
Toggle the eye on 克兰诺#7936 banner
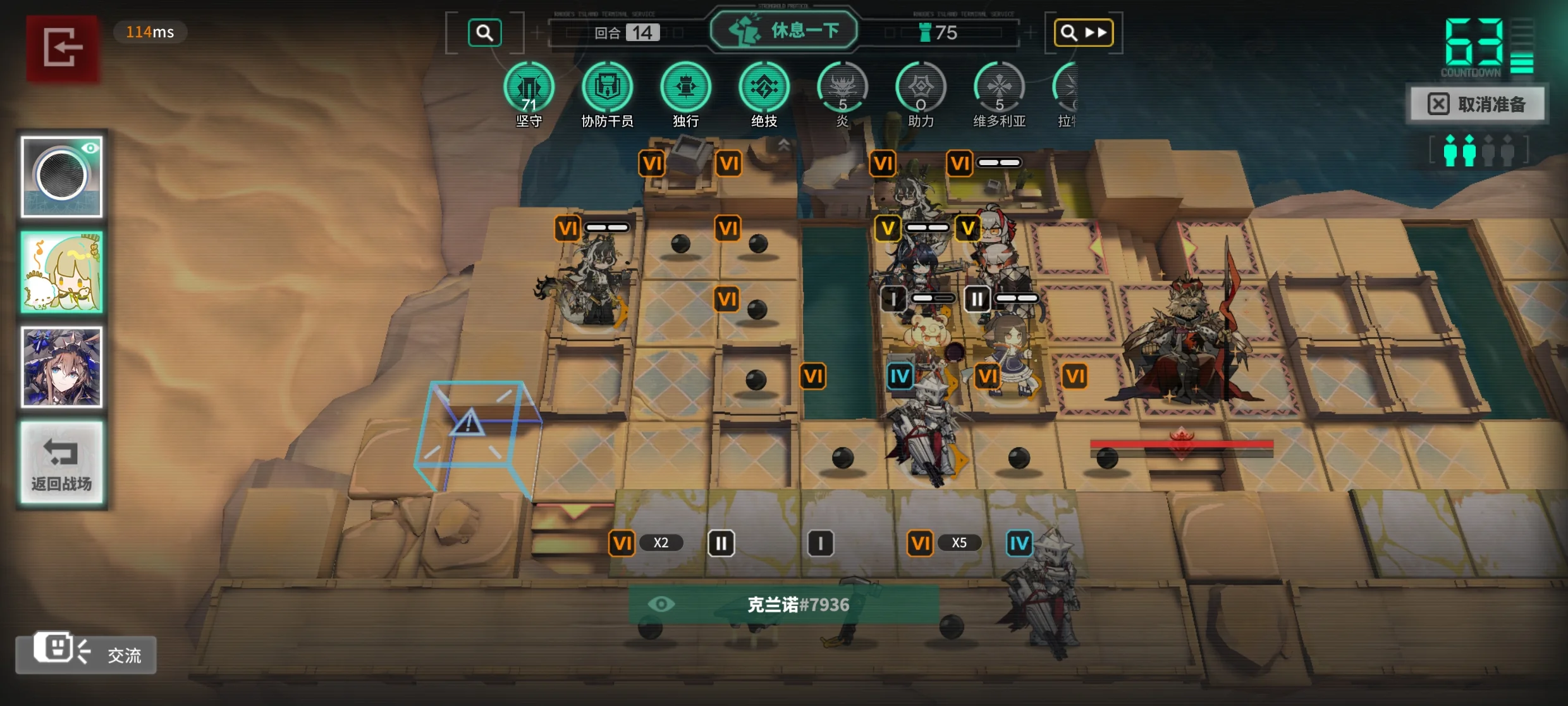[x=661, y=604]
